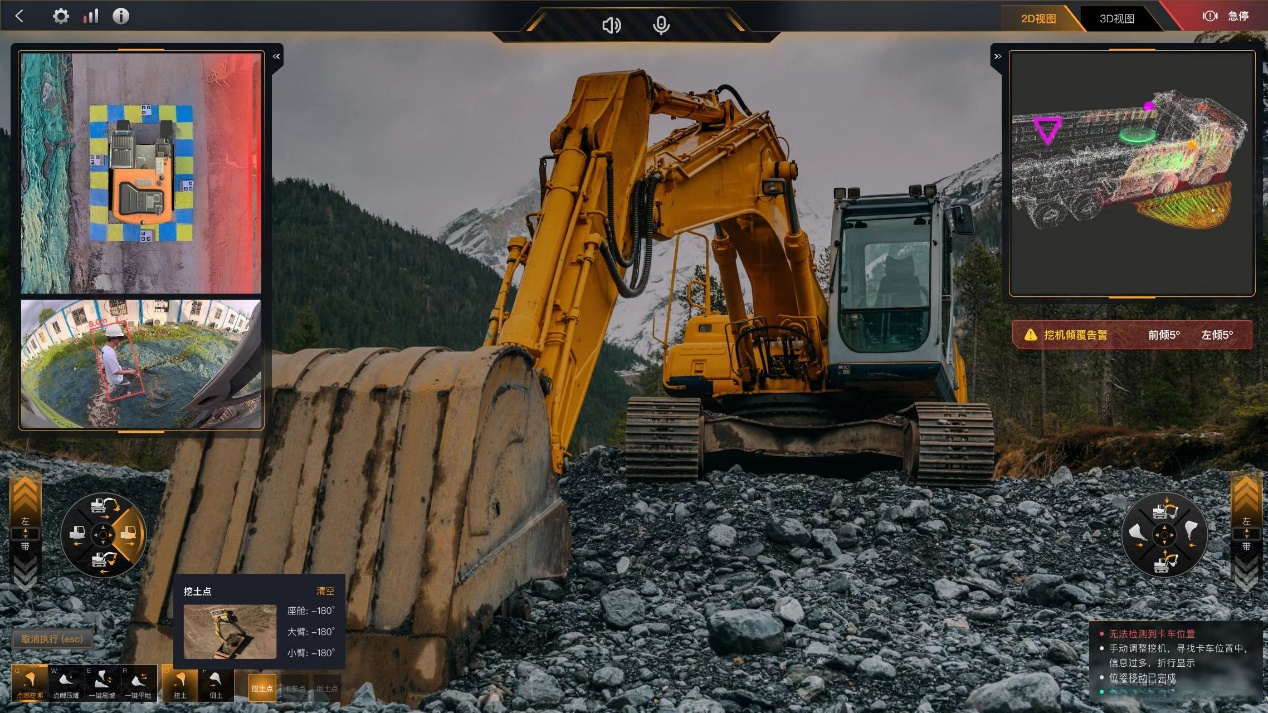Select the fisheye worker camera feed
The image size is (1268, 713).
click(141, 364)
